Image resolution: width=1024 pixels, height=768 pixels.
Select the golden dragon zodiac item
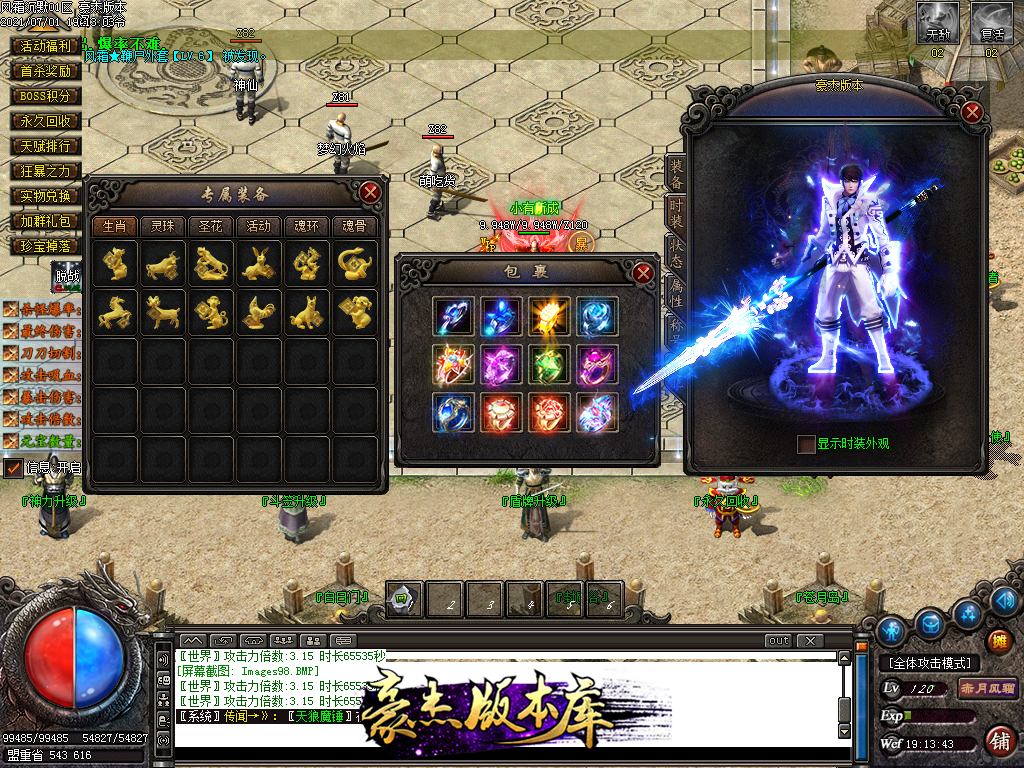pyautogui.click(x=307, y=265)
